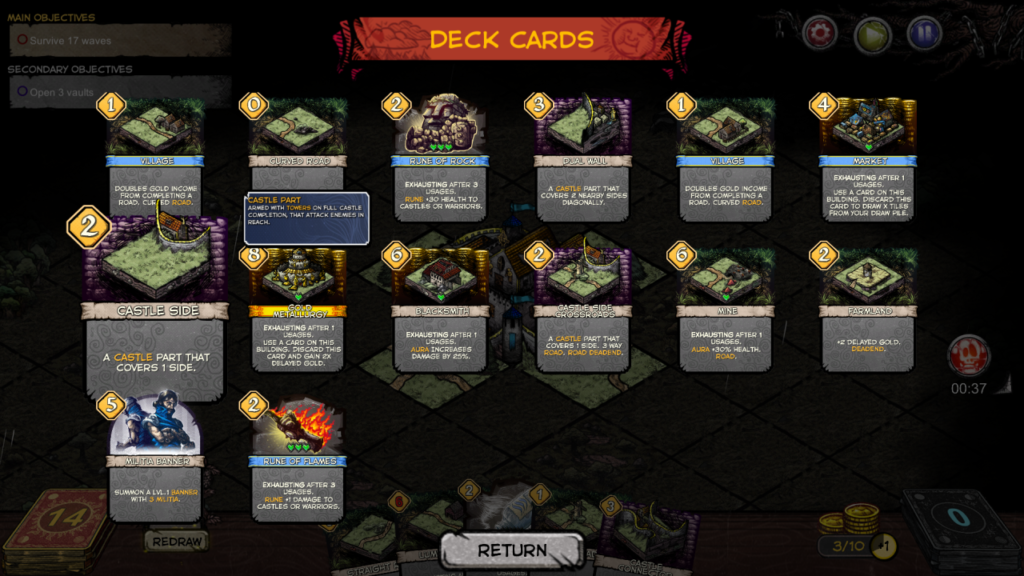Screen dimensions: 1024x576
Task: Pick the Militia Banner card
Action: click(156, 455)
